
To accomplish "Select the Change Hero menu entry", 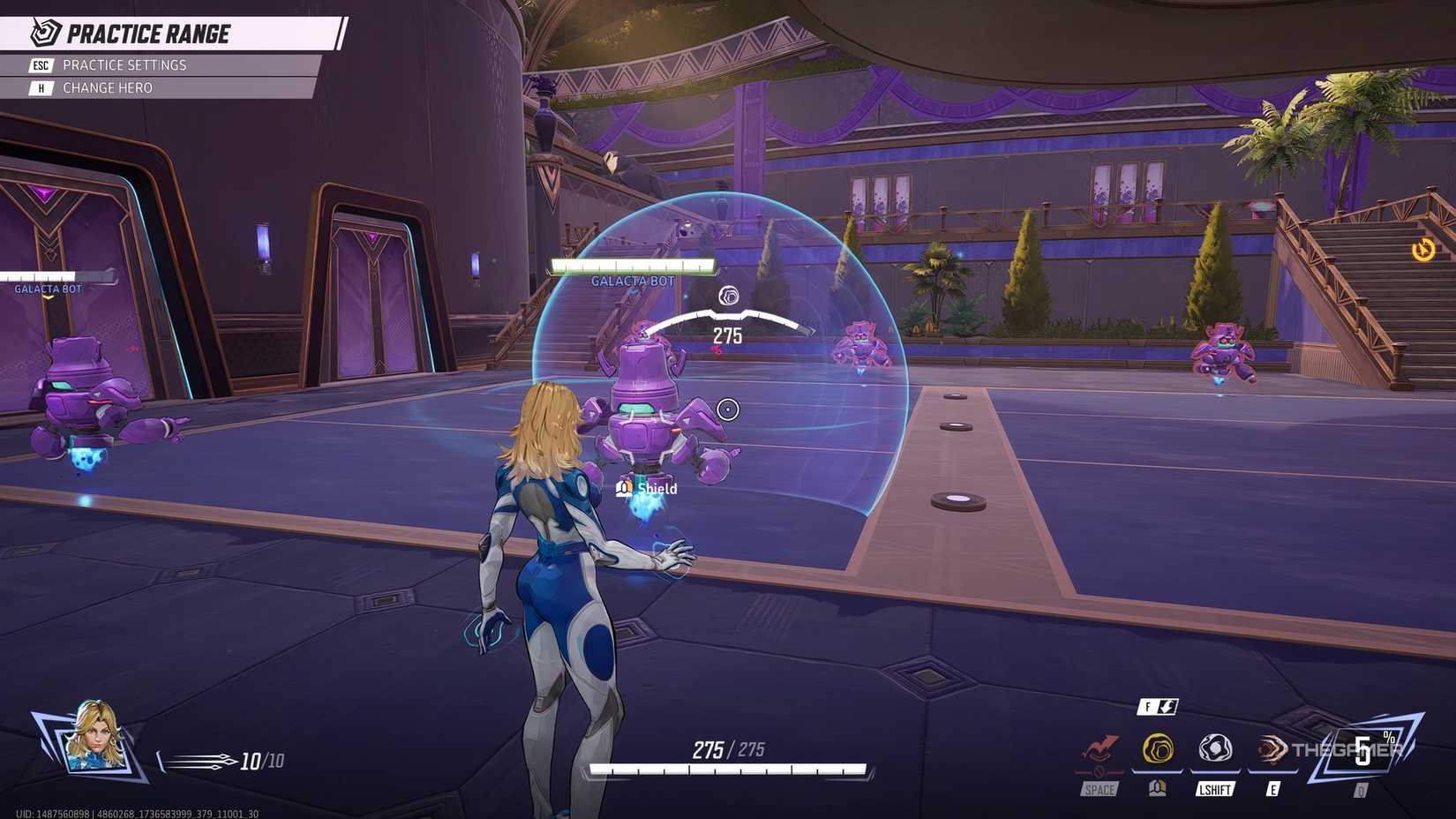I will coord(108,87).
